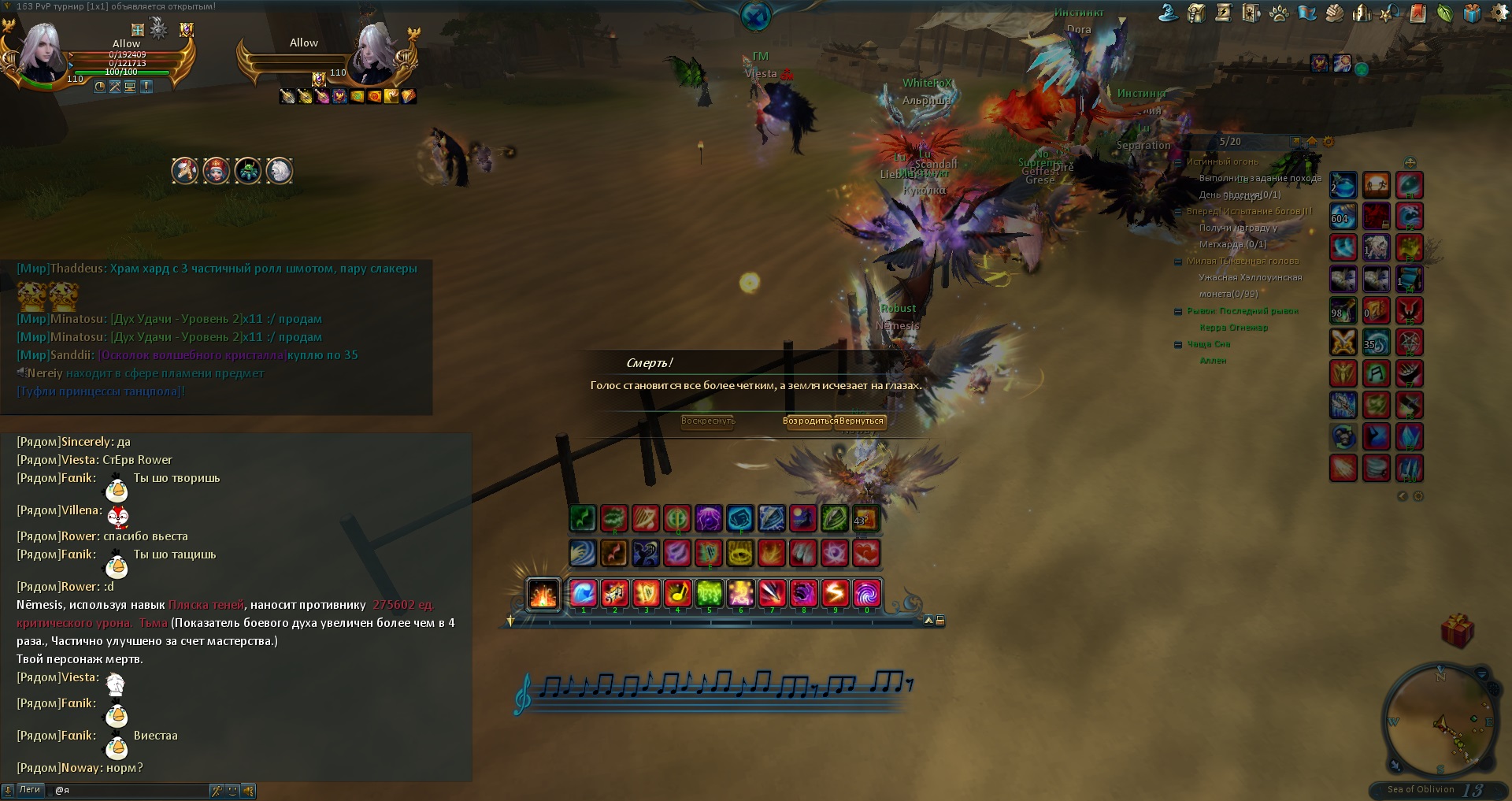The width and height of the screenshot is (1512, 801).
Task: Open the blue gift box menu
Action: (1473, 13)
